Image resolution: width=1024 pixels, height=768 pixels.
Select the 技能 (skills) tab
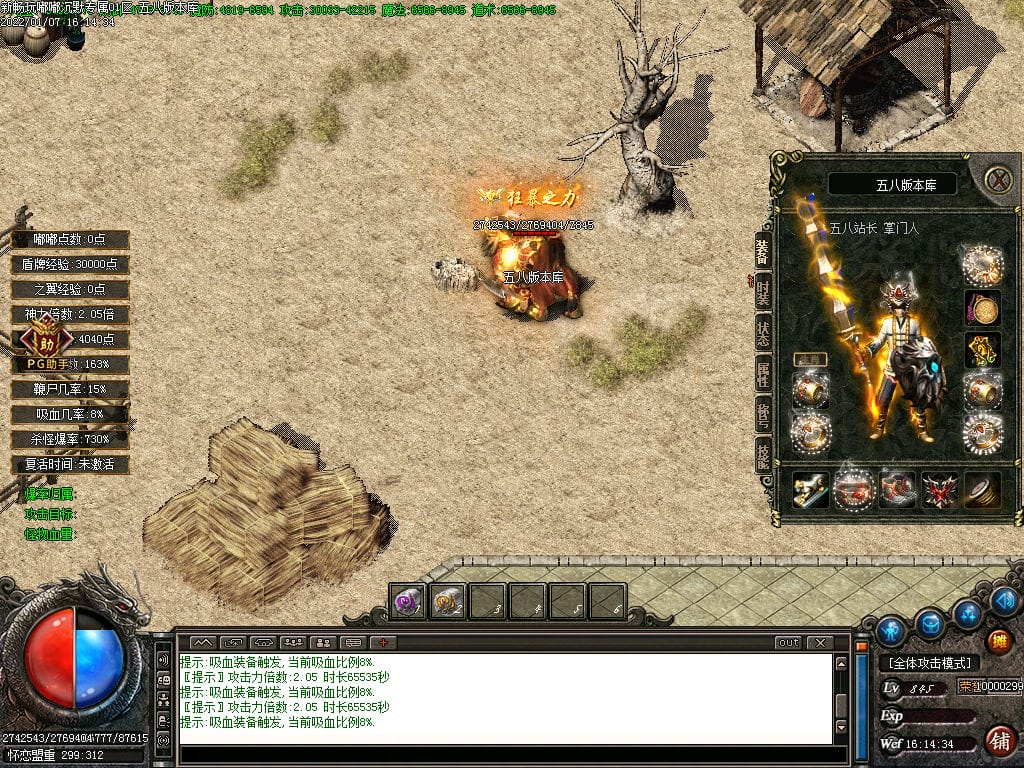click(762, 454)
